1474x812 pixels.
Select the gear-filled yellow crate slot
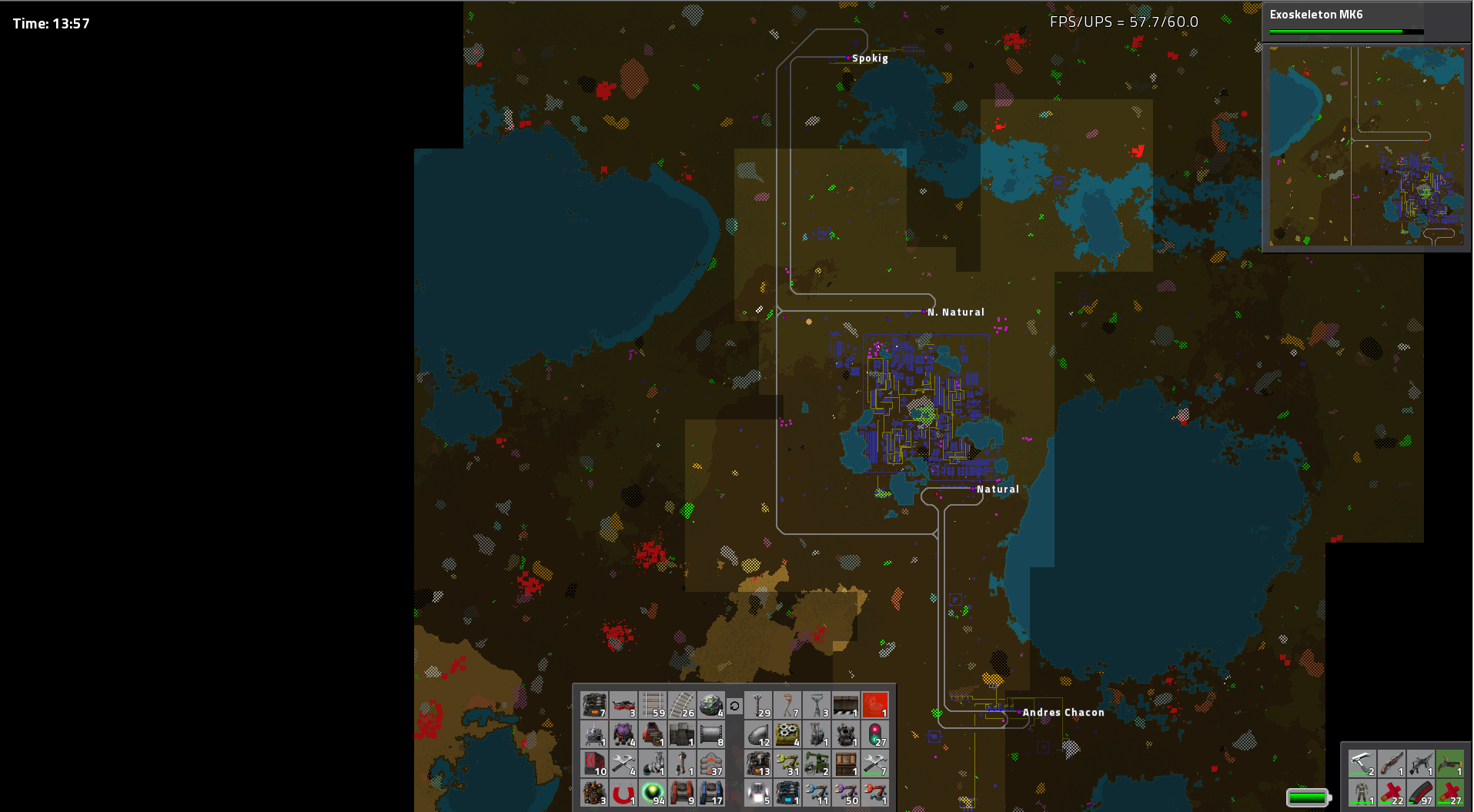pos(787,734)
